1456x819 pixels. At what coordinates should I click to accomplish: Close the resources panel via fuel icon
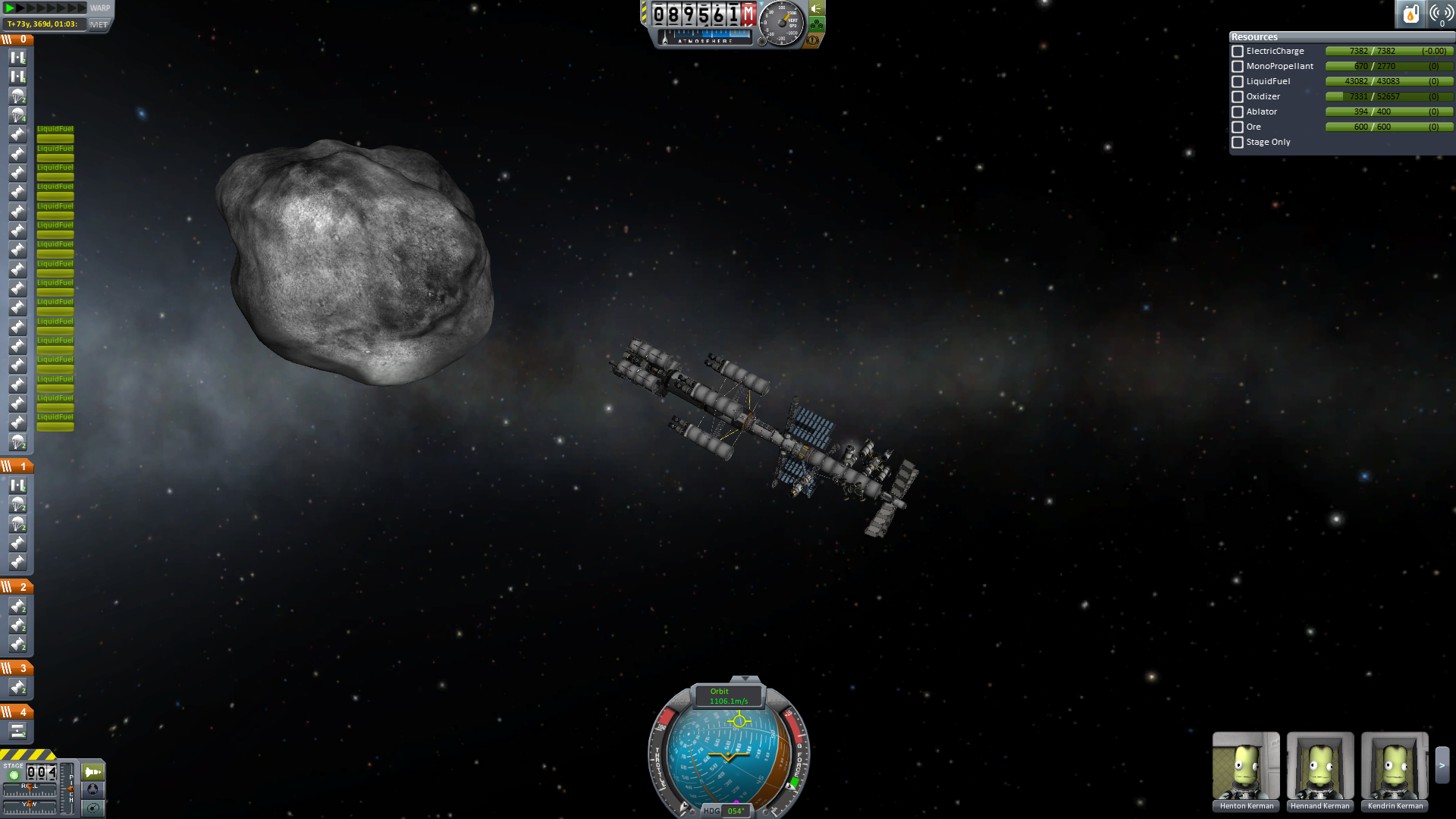(1410, 14)
